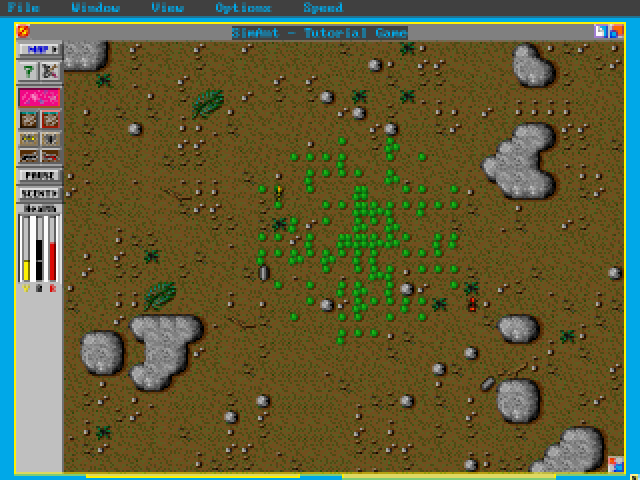Open the Speed menu

tap(323, 8)
